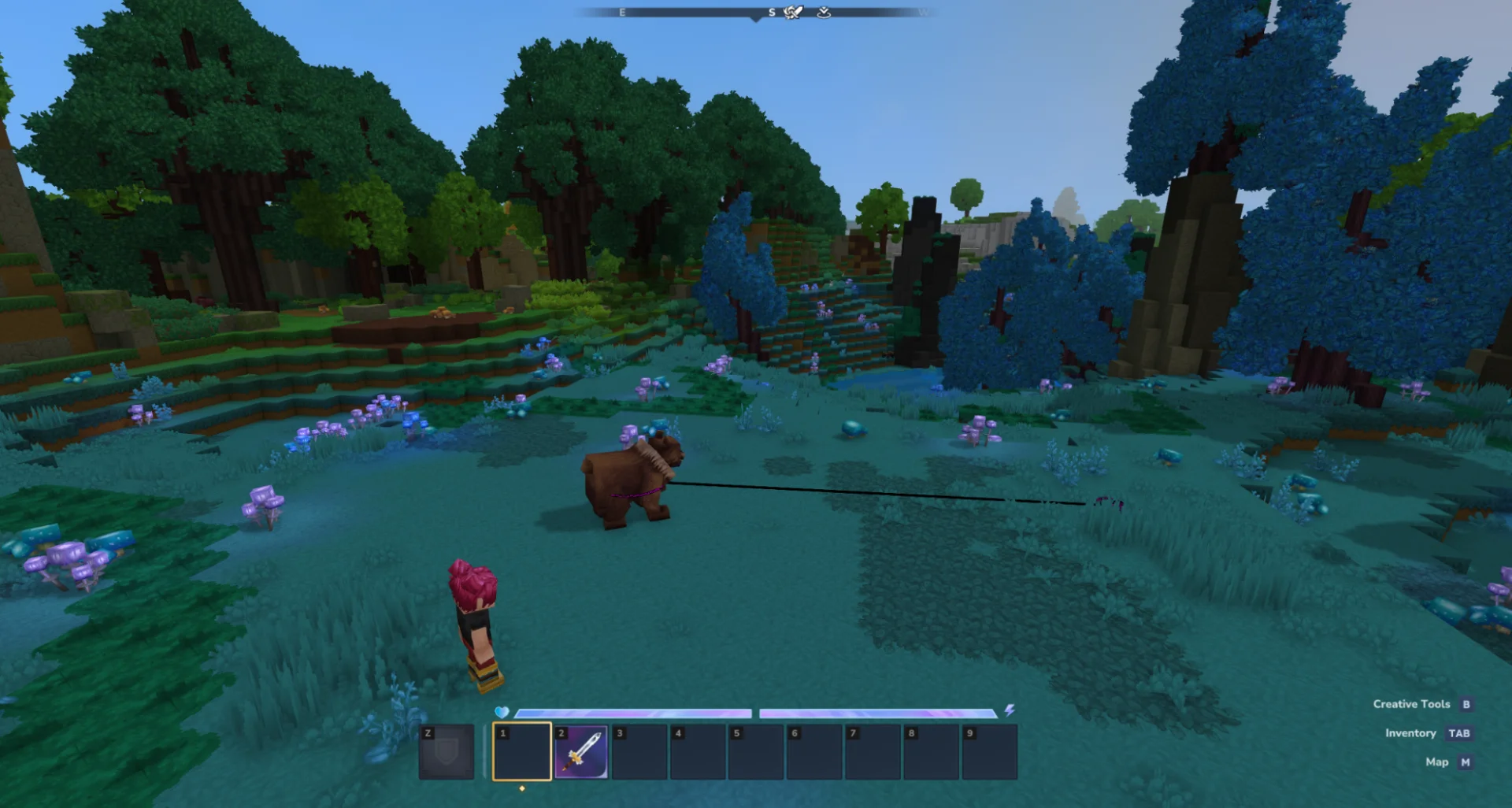The height and width of the screenshot is (808, 1512).
Task: Select the shield utility slot marked Z
Action: coord(447,752)
